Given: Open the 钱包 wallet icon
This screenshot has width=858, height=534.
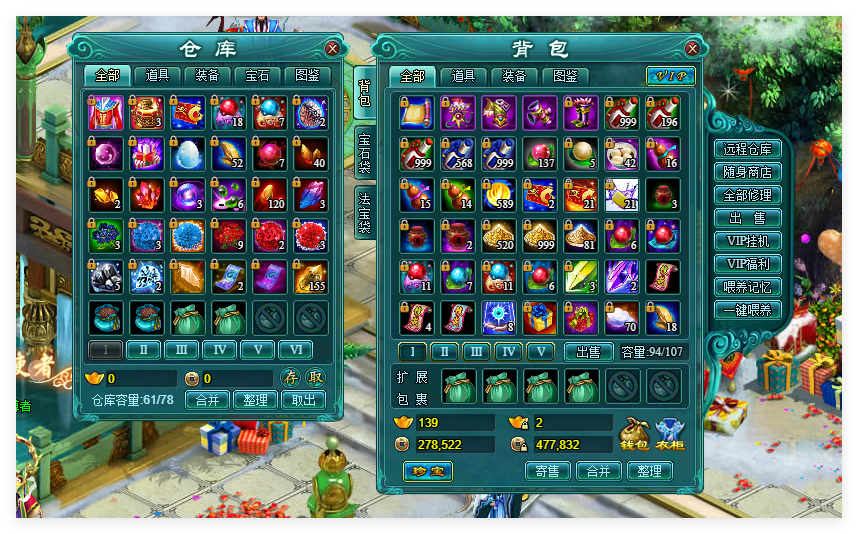Looking at the screenshot, I should tap(635, 432).
